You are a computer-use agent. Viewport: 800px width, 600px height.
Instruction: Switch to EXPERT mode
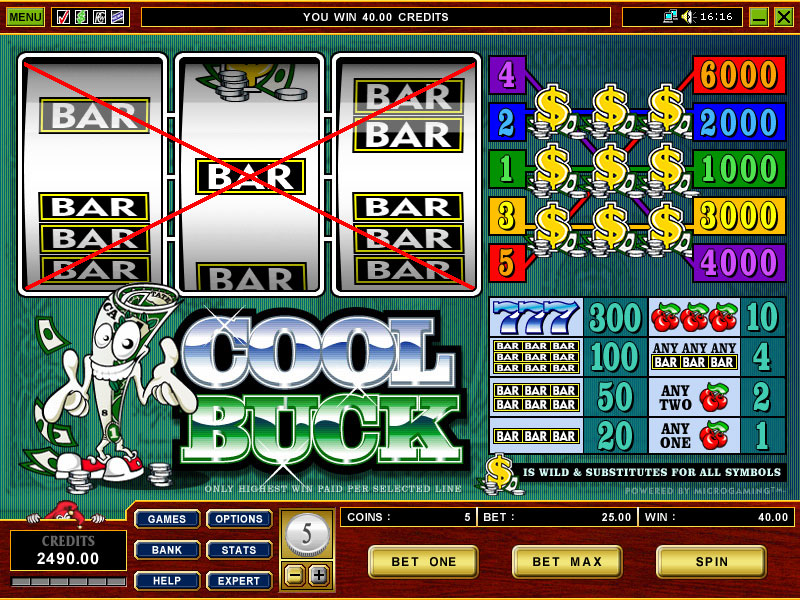[239, 581]
